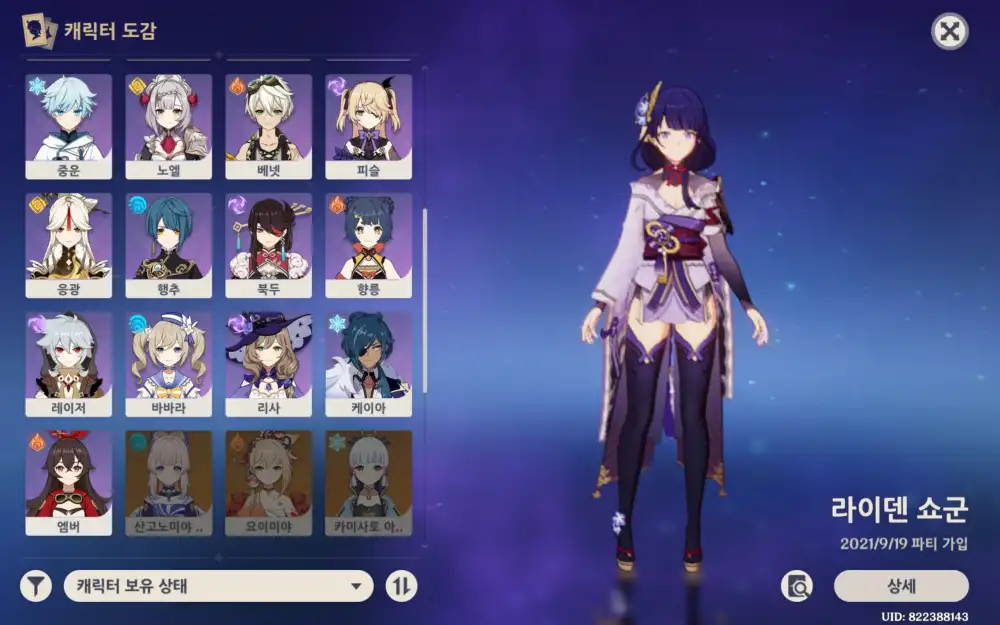Select the 응광 character card
The width and height of the screenshot is (1000, 625).
pyautogui.click(x=68, y=244)
